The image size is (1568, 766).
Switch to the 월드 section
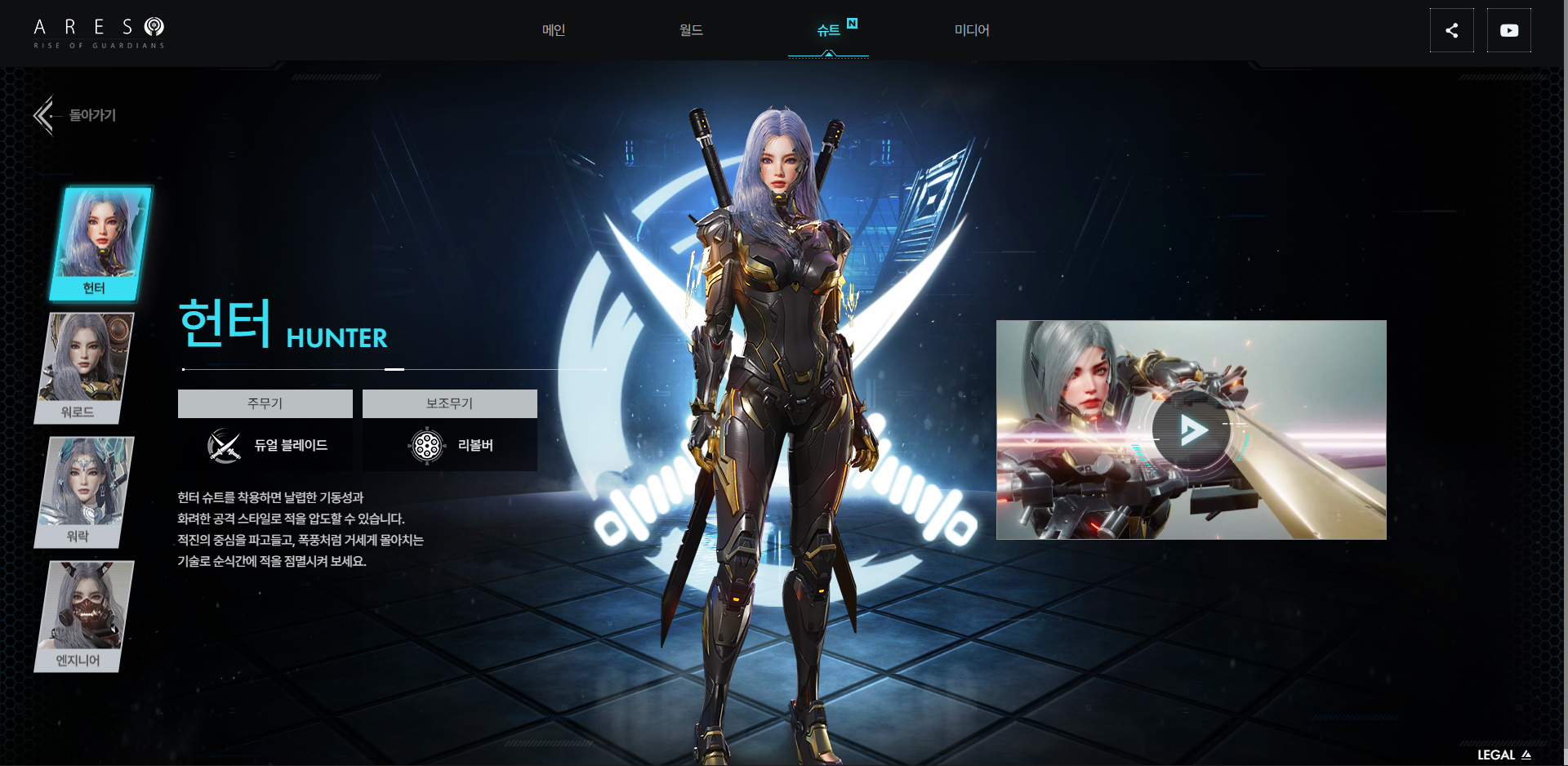point(691,30)
